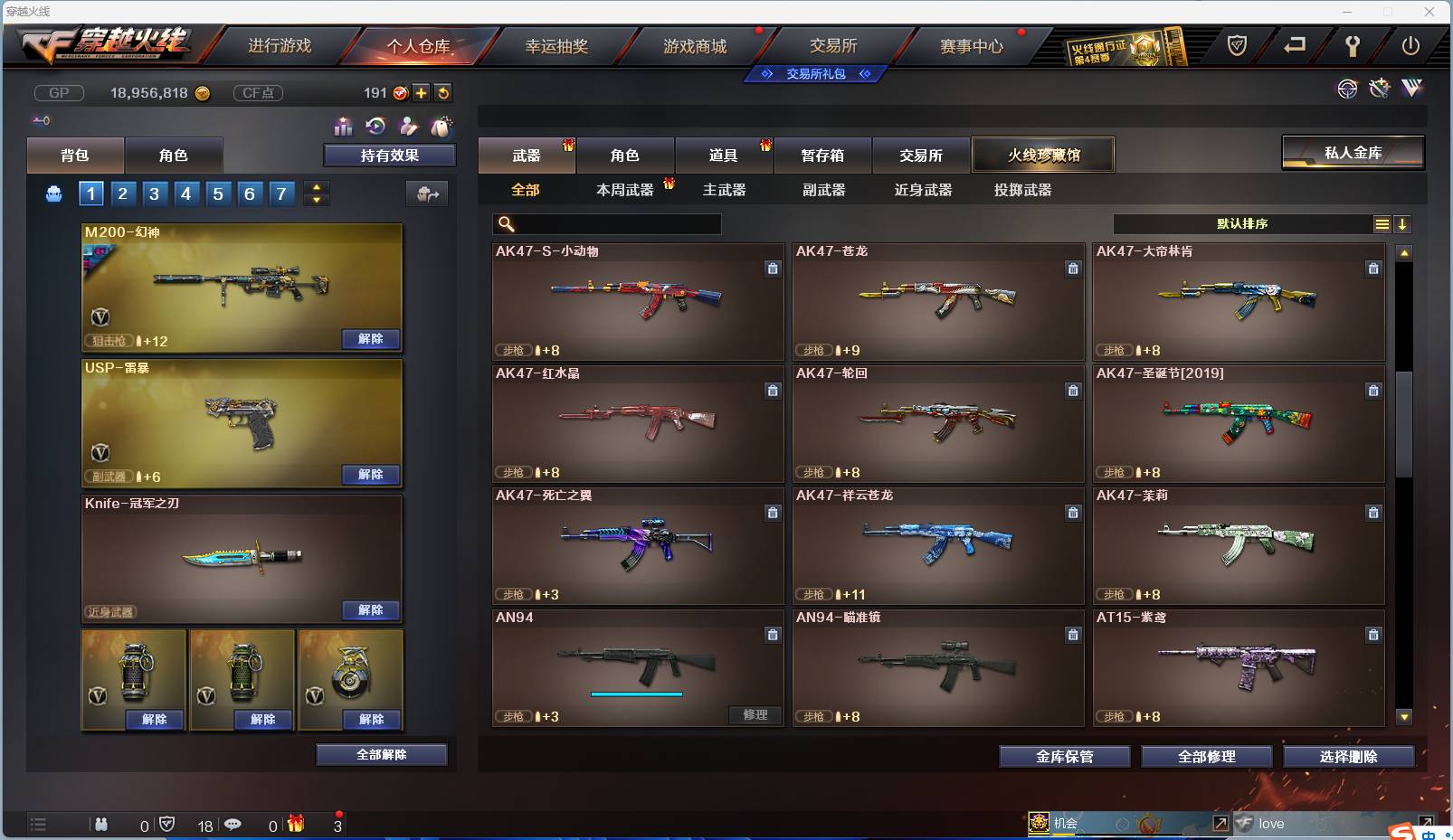Delete AK47-苍龙 using its trash icon
Screen dimensions: 1453x840
[1073, 269]
